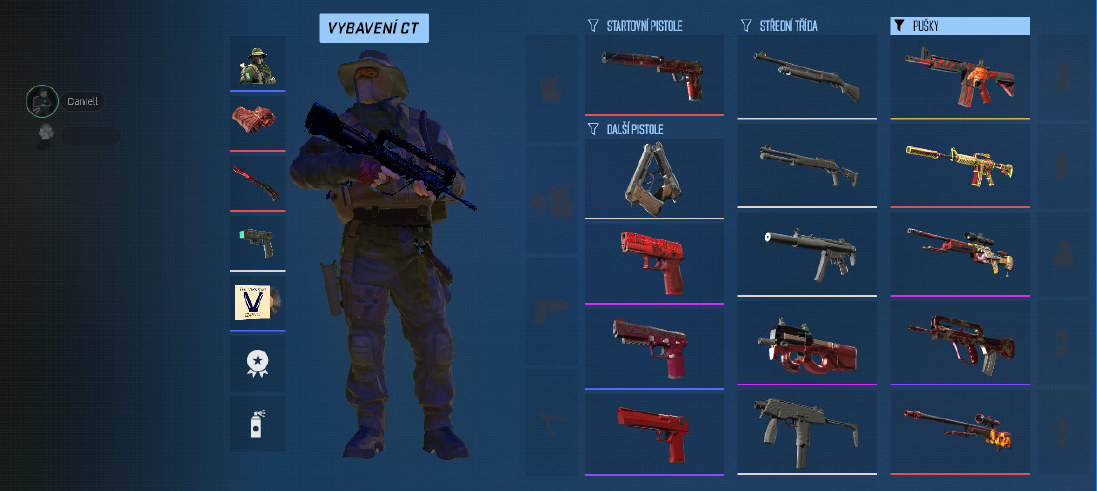1097x491 pixels.
Task: Pick the gold M4A1-S rifle
Action: coord(959,163)
